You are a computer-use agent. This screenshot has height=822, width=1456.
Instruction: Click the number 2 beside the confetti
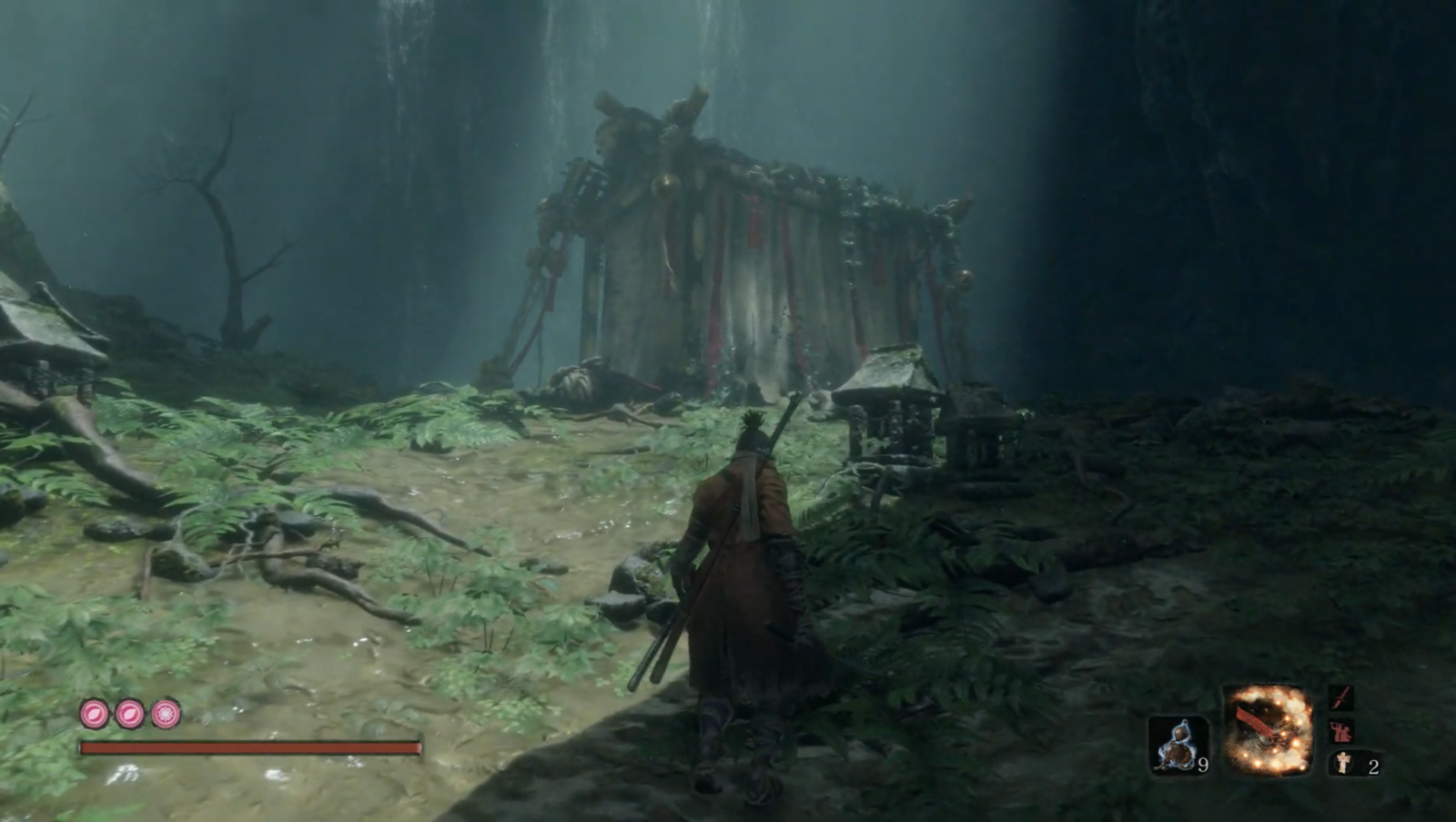click(x=1374, y=766)
